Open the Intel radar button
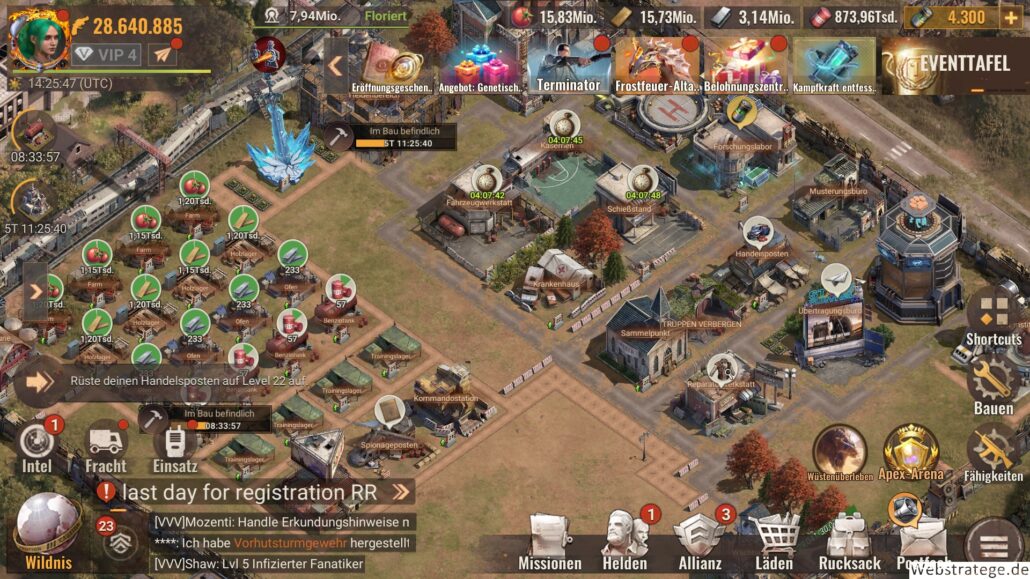Viewport: 1030px width, 579px height. tap(37, 446)
